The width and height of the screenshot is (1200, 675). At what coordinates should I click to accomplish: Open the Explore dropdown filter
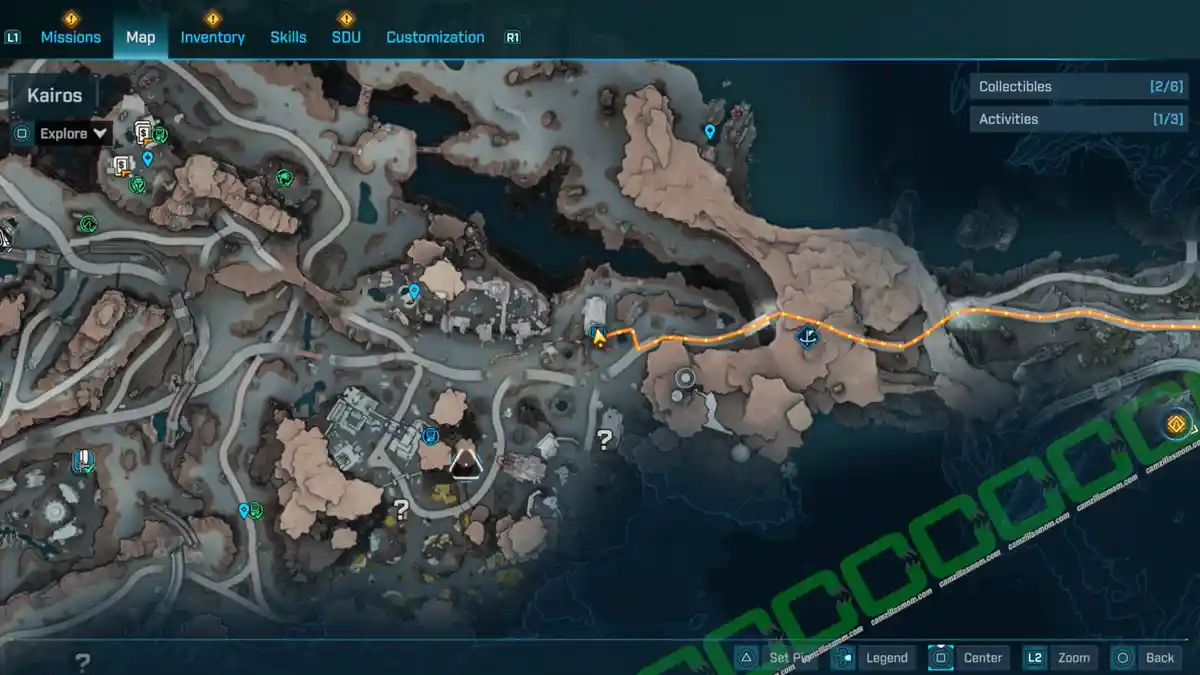tap(73, 133)
